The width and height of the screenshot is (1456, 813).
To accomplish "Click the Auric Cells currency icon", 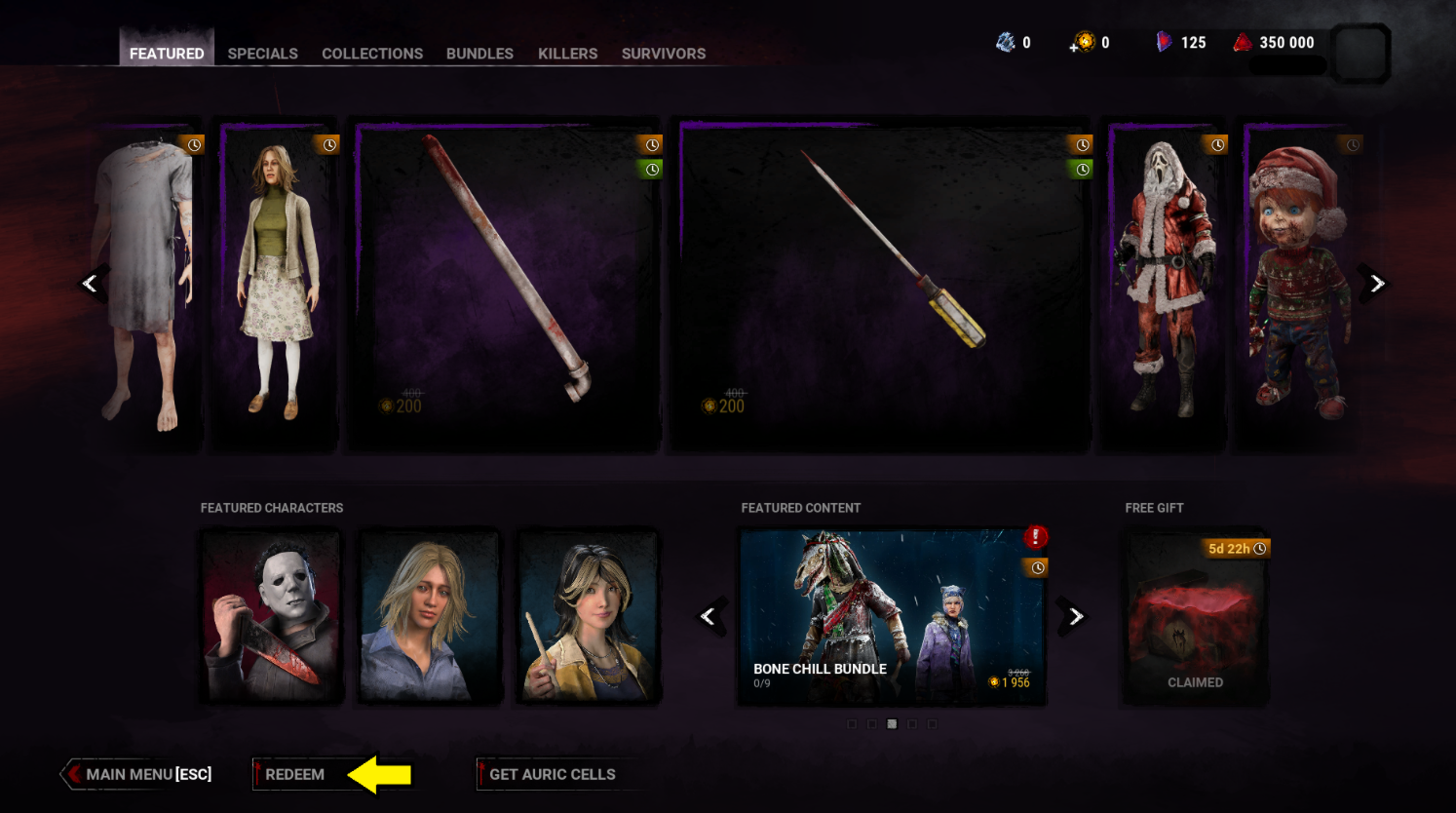I will (1086, 42).
